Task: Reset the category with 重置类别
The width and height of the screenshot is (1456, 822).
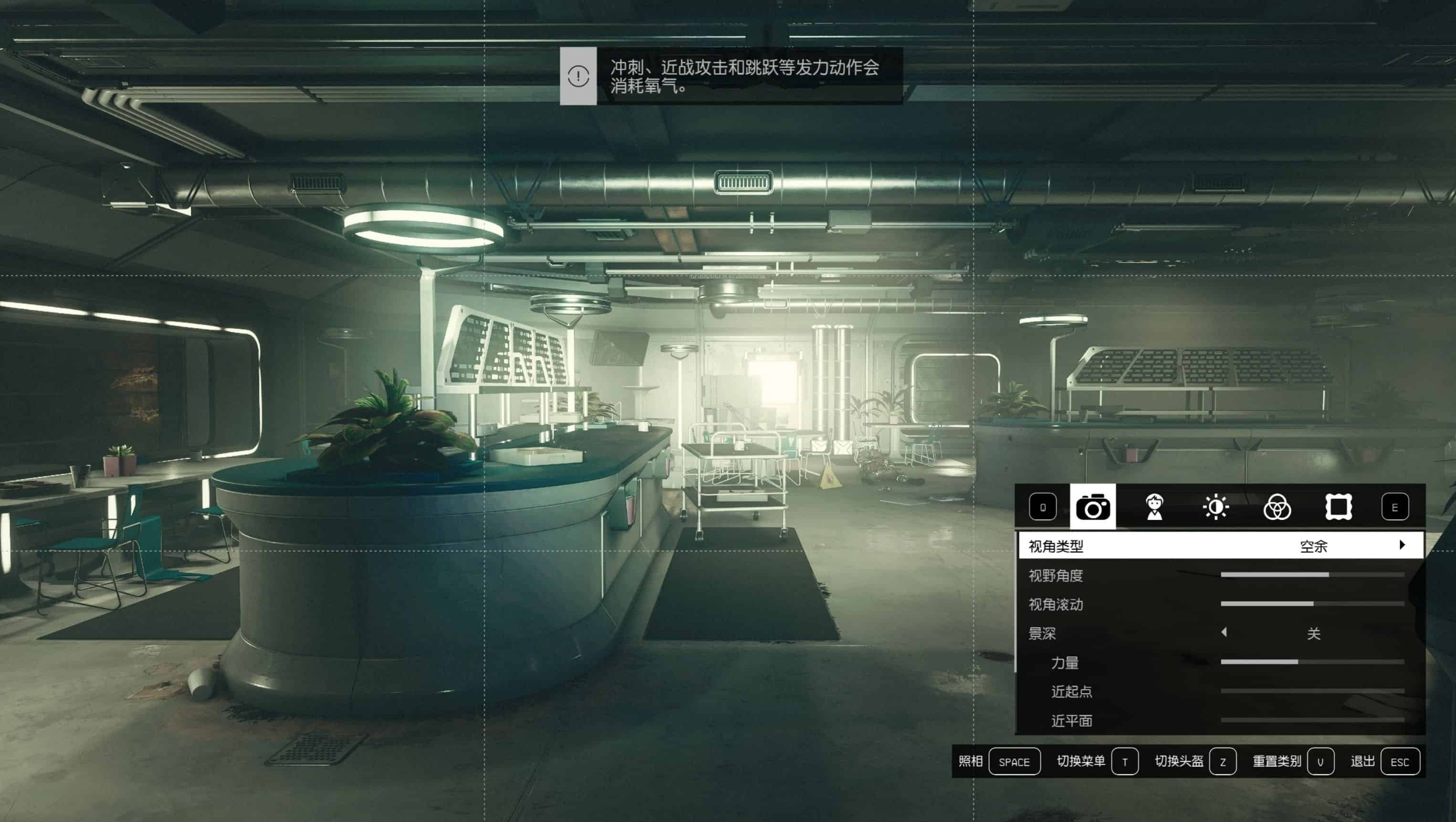Action: tap(1320, 762)
